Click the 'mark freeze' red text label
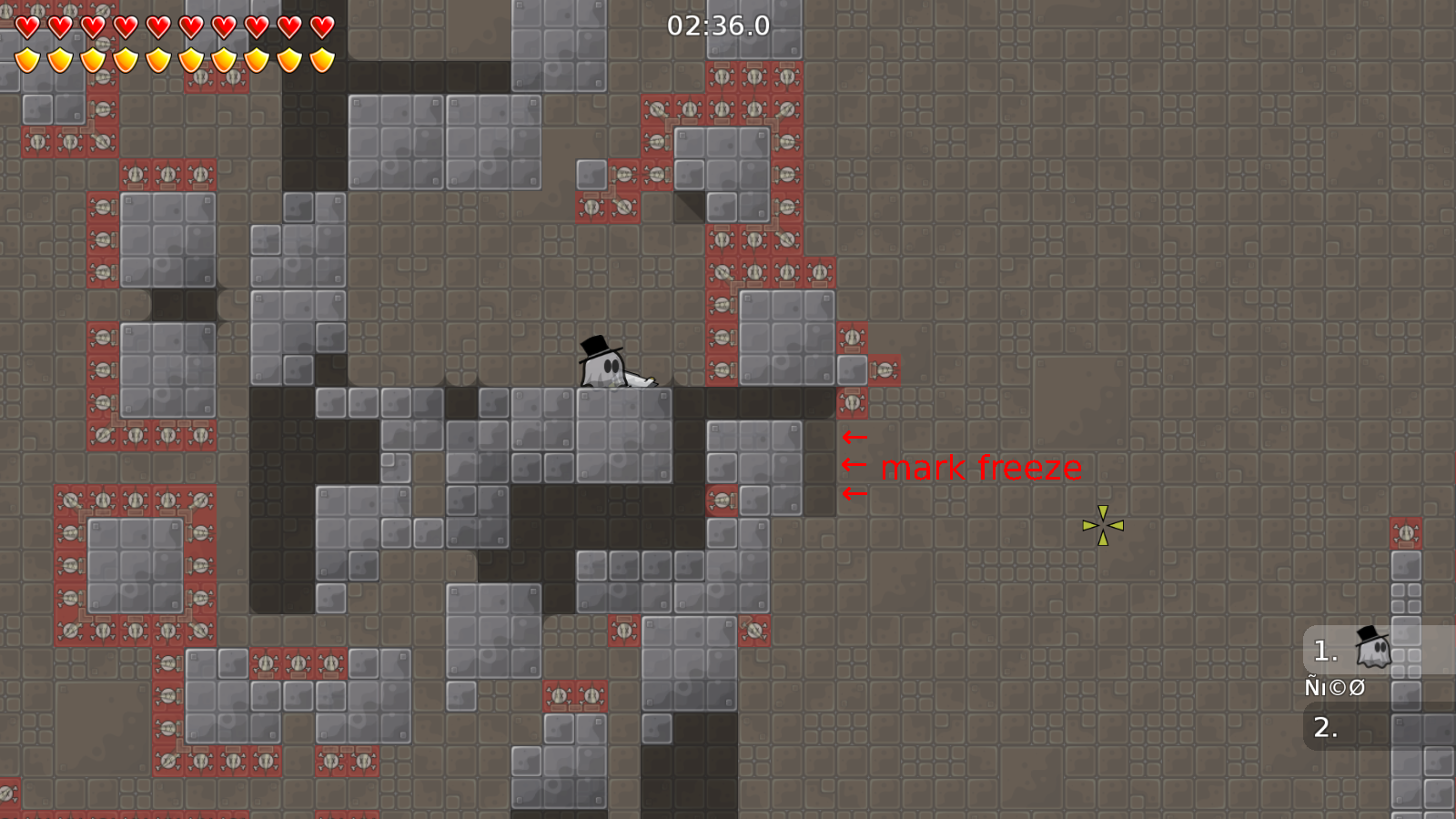Viewport: 1456px width, 819px height. [x=981, y=468]
